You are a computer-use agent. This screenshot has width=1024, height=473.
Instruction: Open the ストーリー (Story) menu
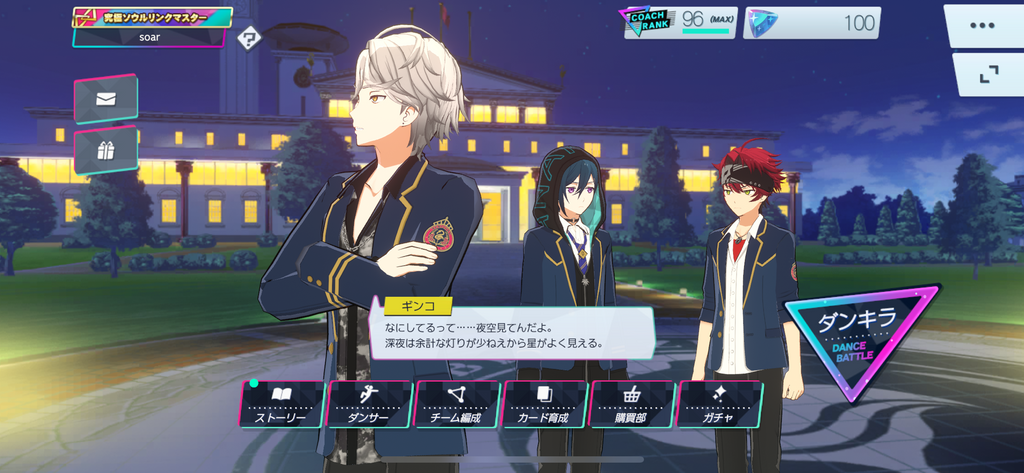pos(280,404)
